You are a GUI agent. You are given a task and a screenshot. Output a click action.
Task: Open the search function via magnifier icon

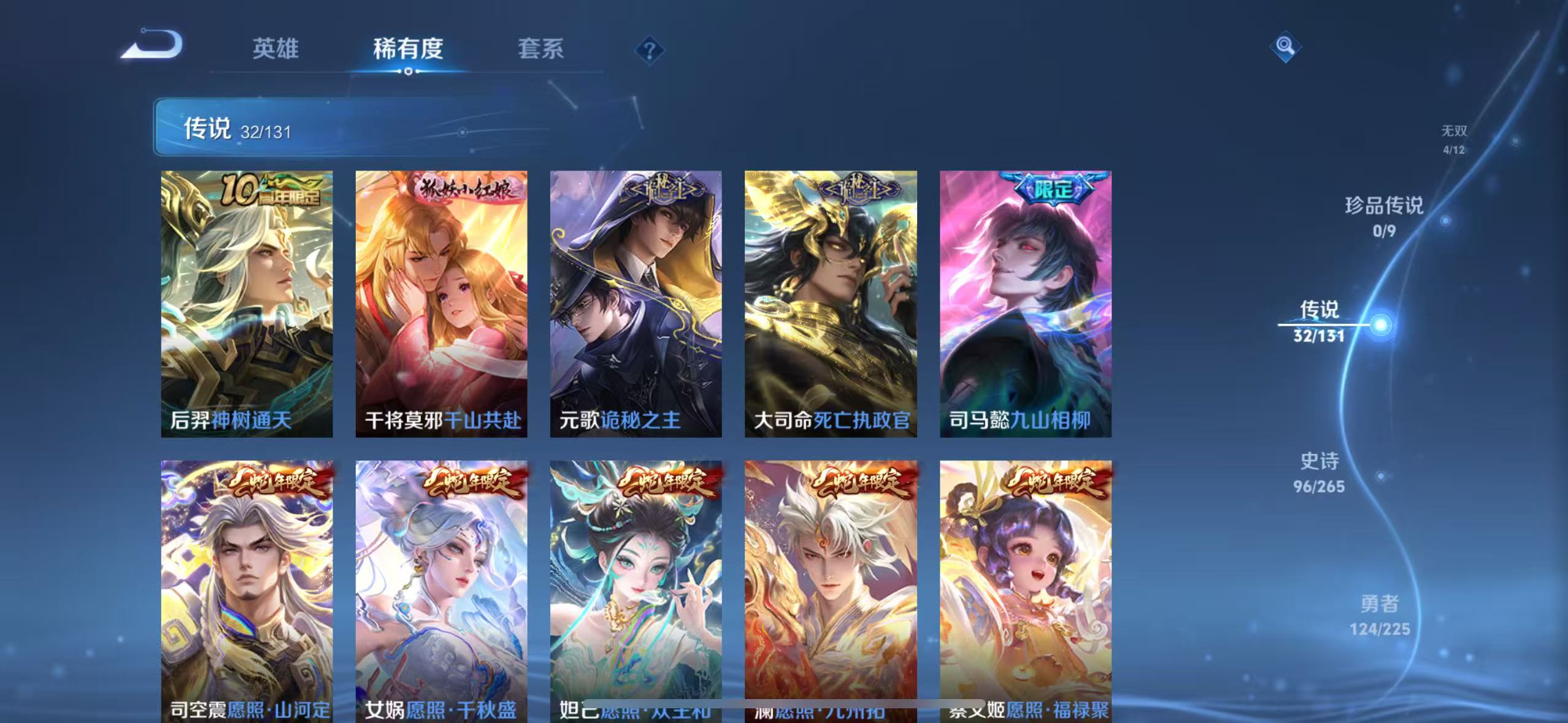1284,46
